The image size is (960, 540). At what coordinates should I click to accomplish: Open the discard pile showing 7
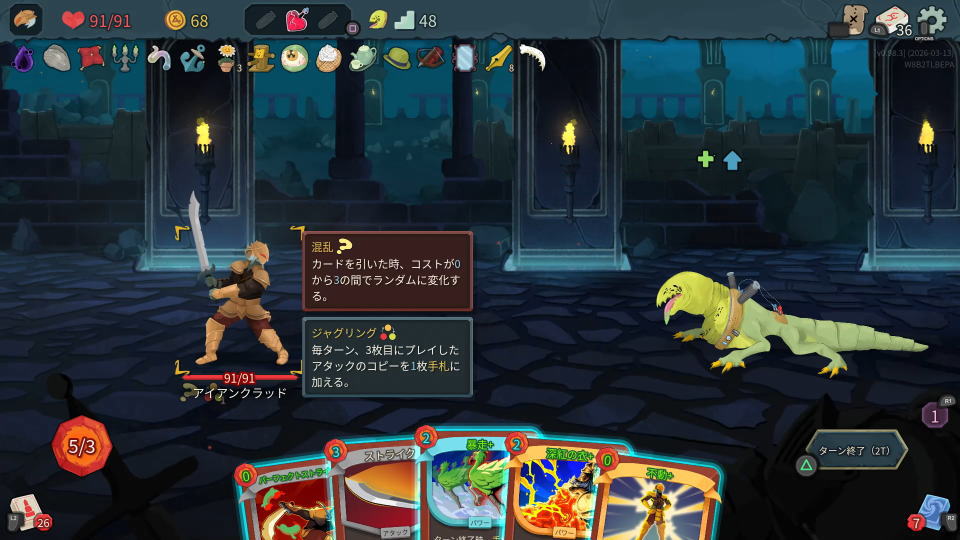[934, 511]
